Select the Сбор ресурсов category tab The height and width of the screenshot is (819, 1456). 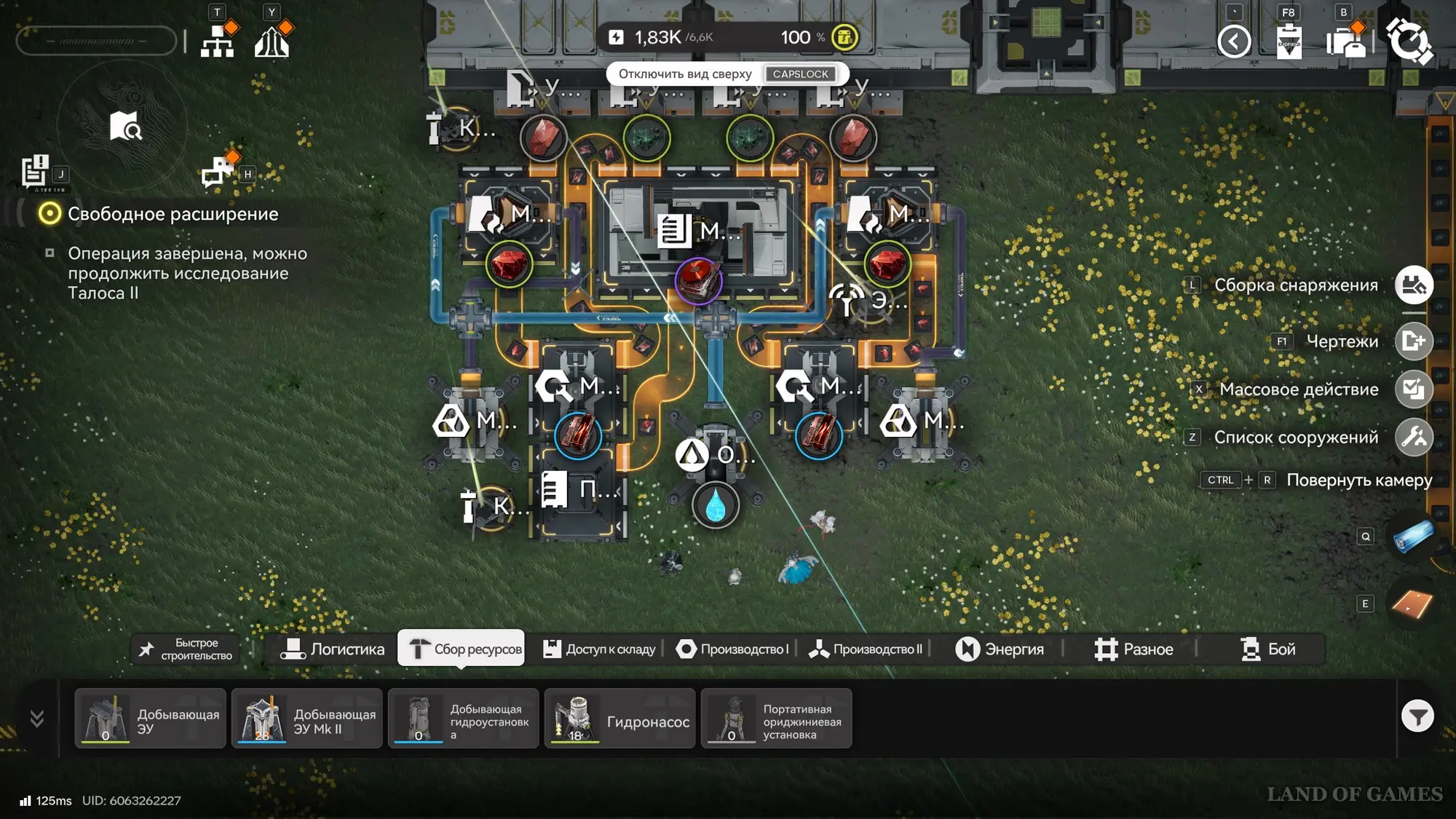(x=462, y=649)
